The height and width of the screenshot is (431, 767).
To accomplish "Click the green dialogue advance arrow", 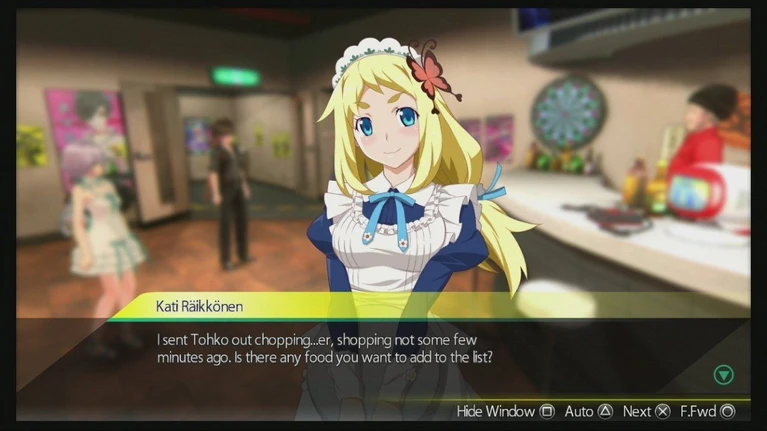I will [723, 375].
